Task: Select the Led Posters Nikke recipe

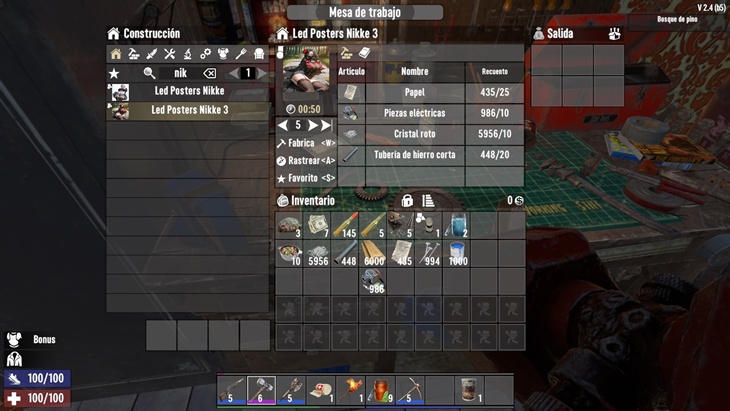Action: [x=188, y=92]
